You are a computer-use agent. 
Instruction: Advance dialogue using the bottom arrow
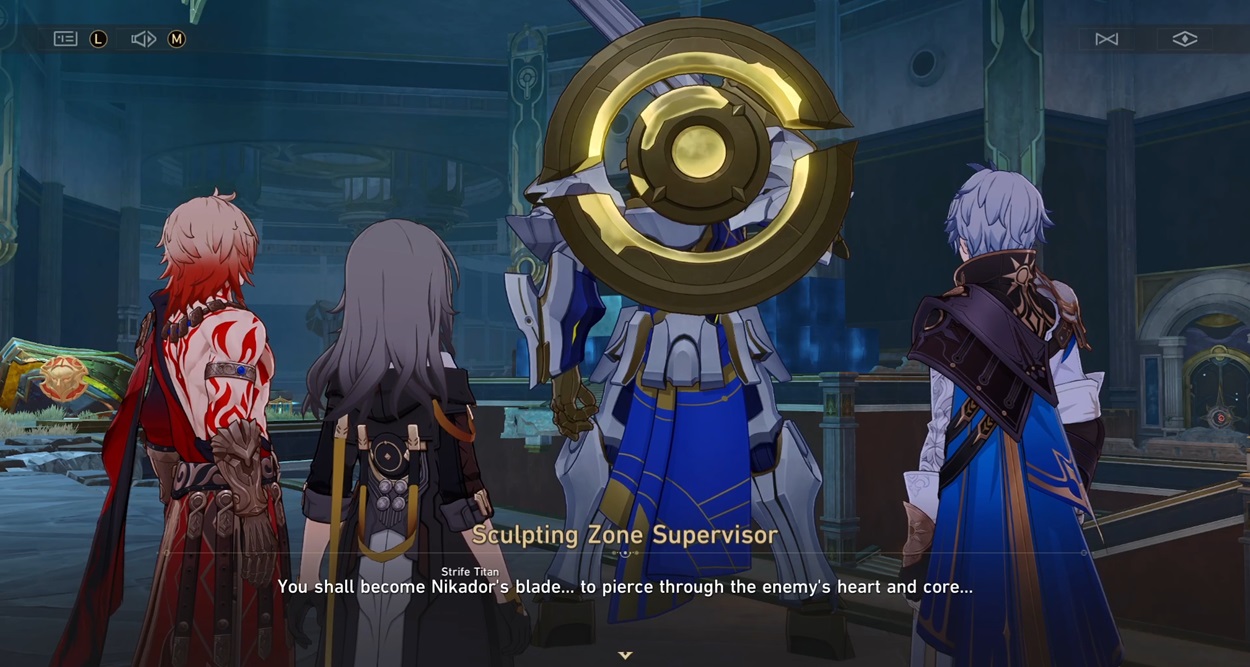pyautogui.click(x=625, y=655)
